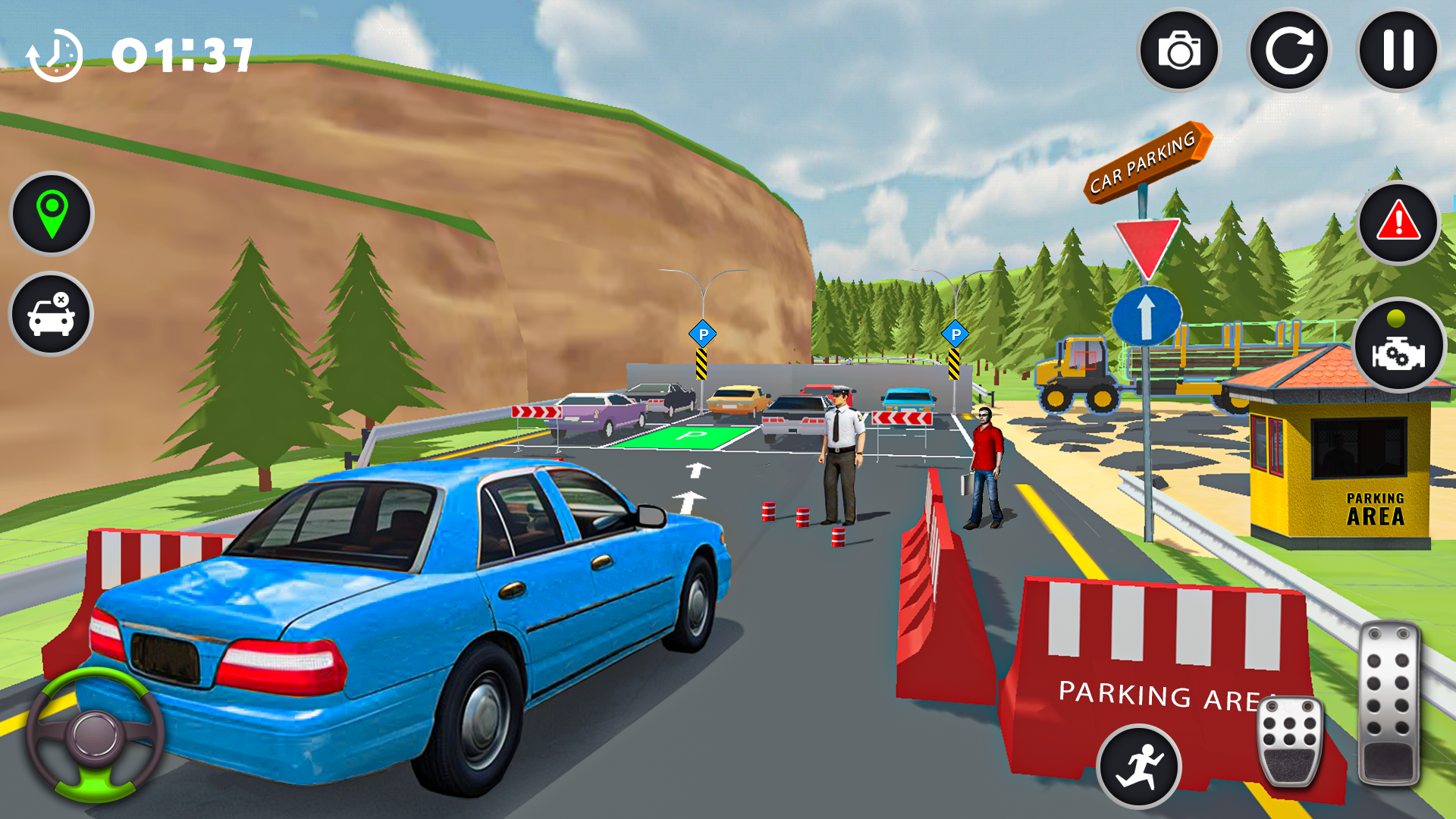Toggle the engine start button
The height and width of the screenshot is (819, 1456).
pyautogui.click(x=1398, y=347)
